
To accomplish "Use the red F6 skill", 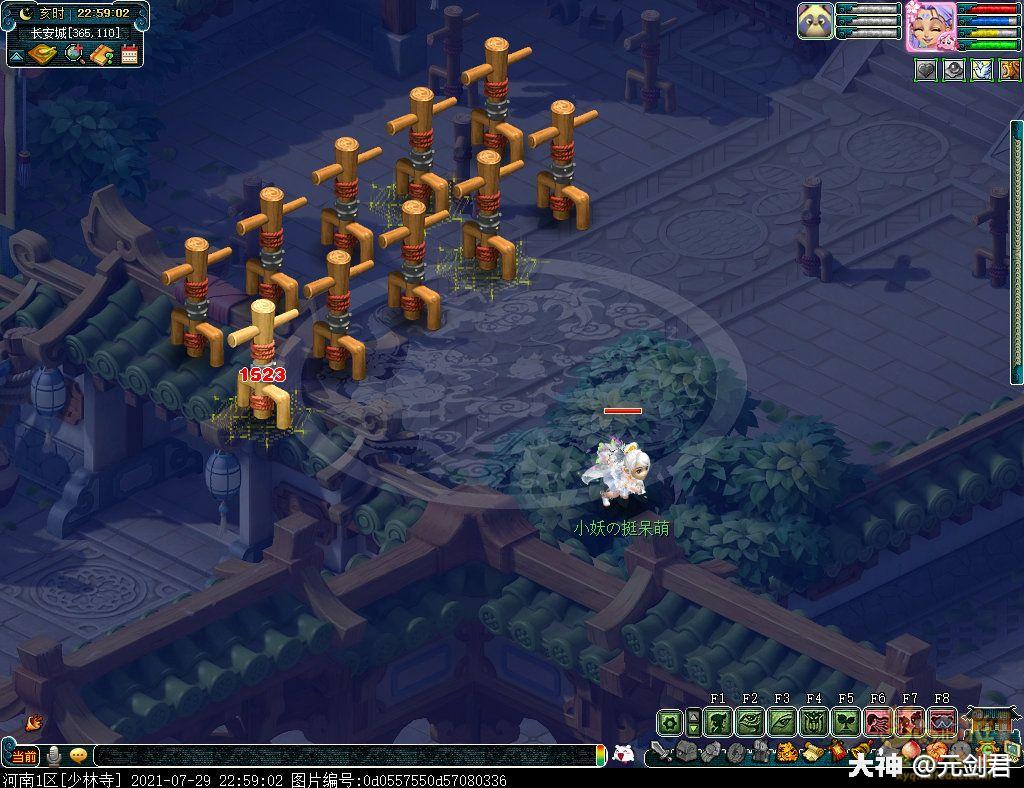I will [878, 721].
